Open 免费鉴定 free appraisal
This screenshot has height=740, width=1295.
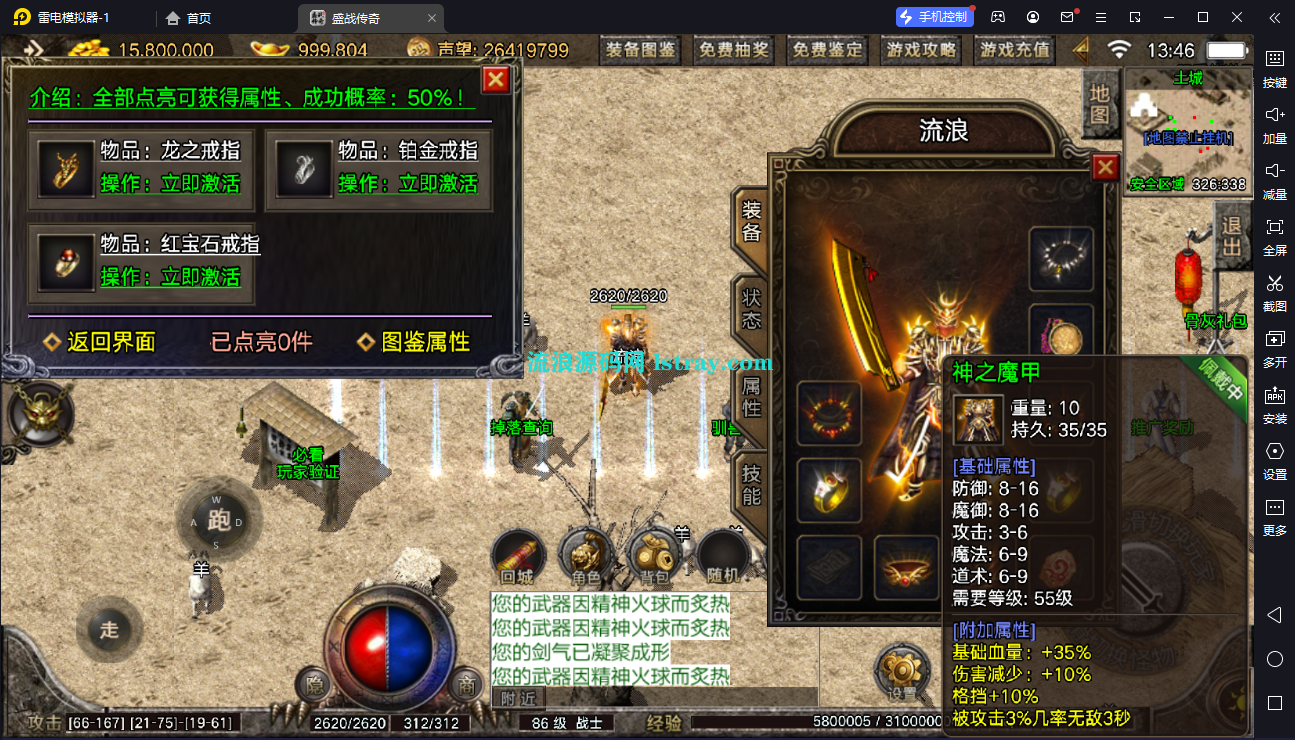[827, 50]
